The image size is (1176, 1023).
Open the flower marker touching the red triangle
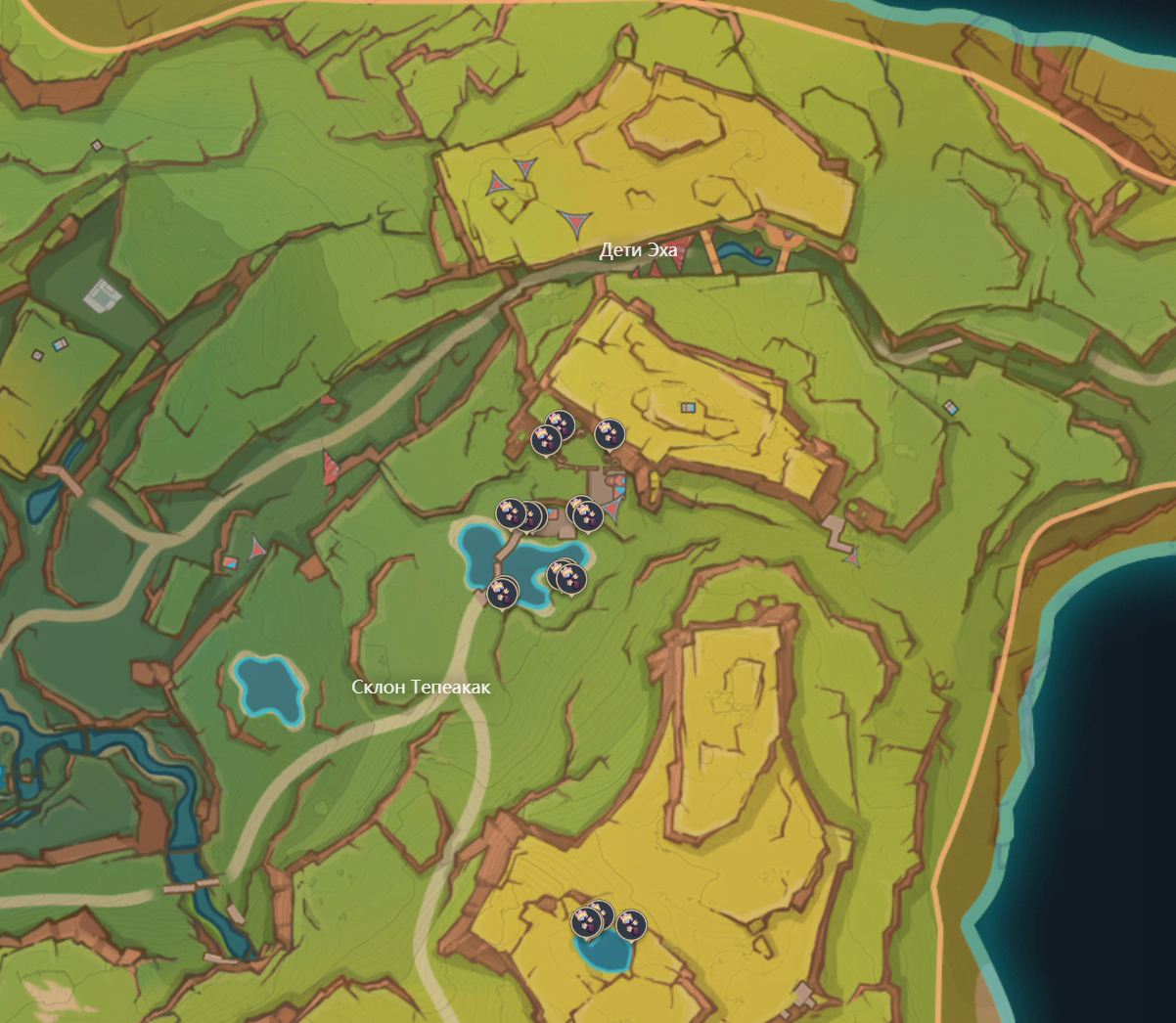tap(588, 512)
